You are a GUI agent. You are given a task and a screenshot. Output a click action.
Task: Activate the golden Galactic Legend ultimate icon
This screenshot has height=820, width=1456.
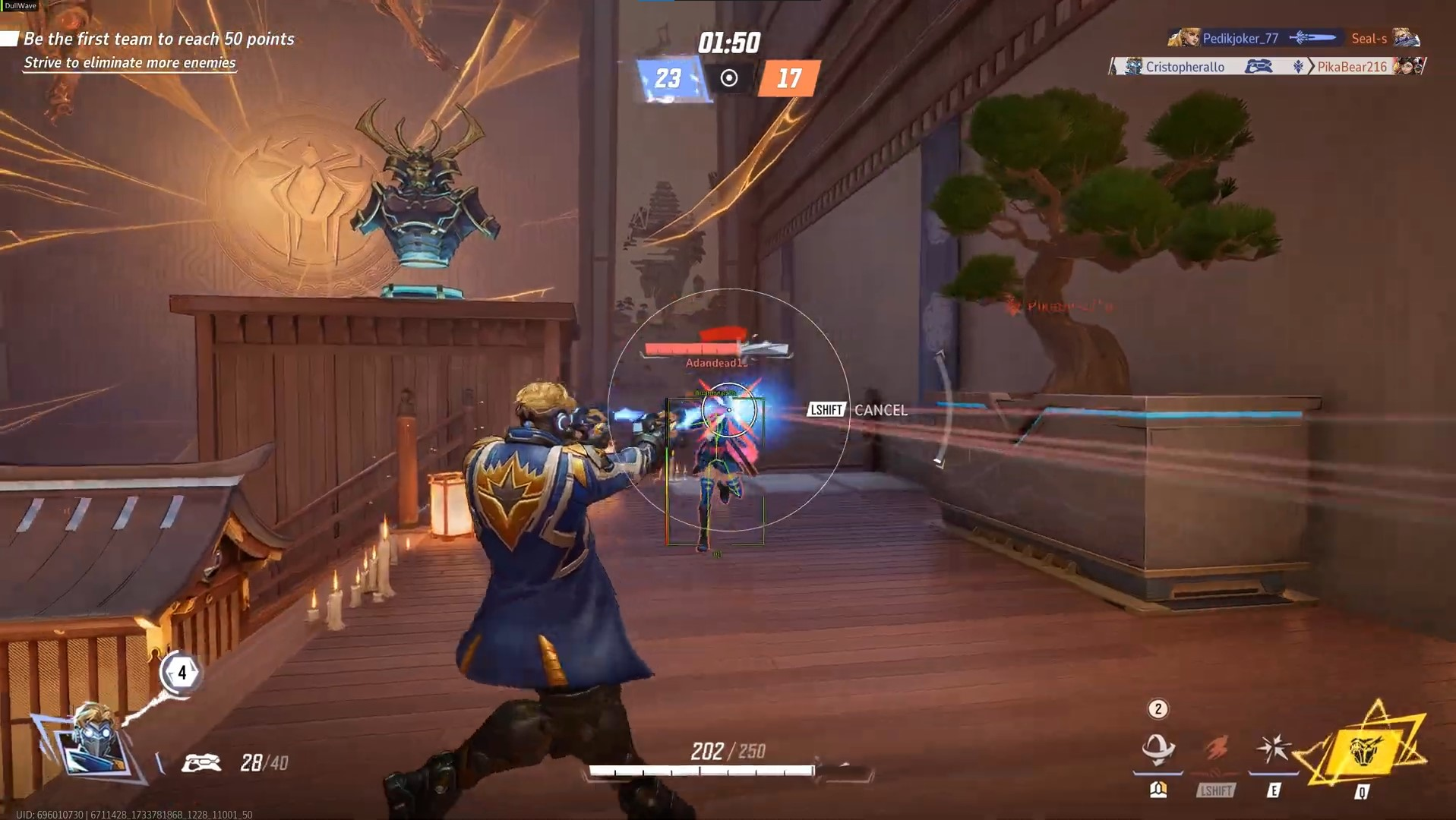click(x=1363, y=752)
